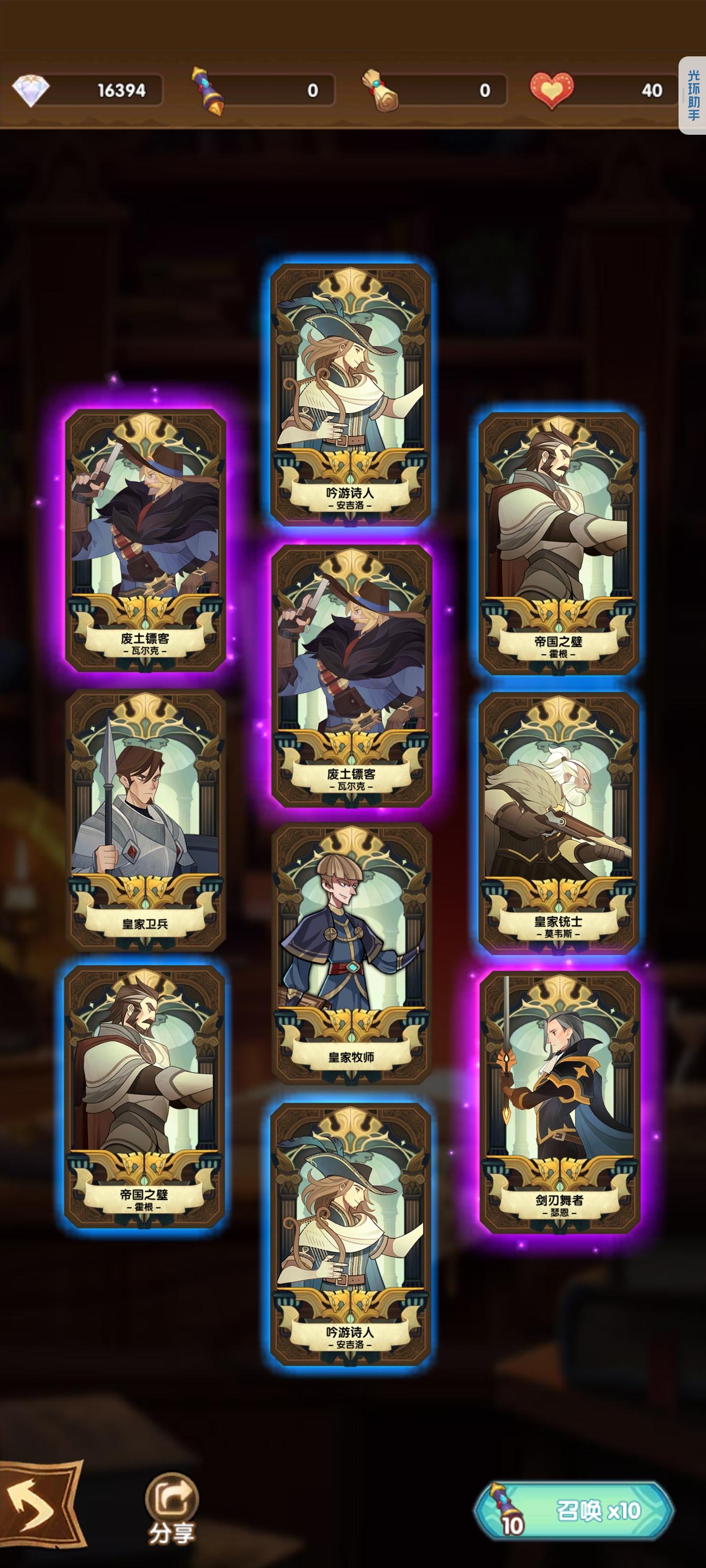Select the 皇家牧师 card
This screenshot has height=1568, width=706.
click(x=353, y=962)
